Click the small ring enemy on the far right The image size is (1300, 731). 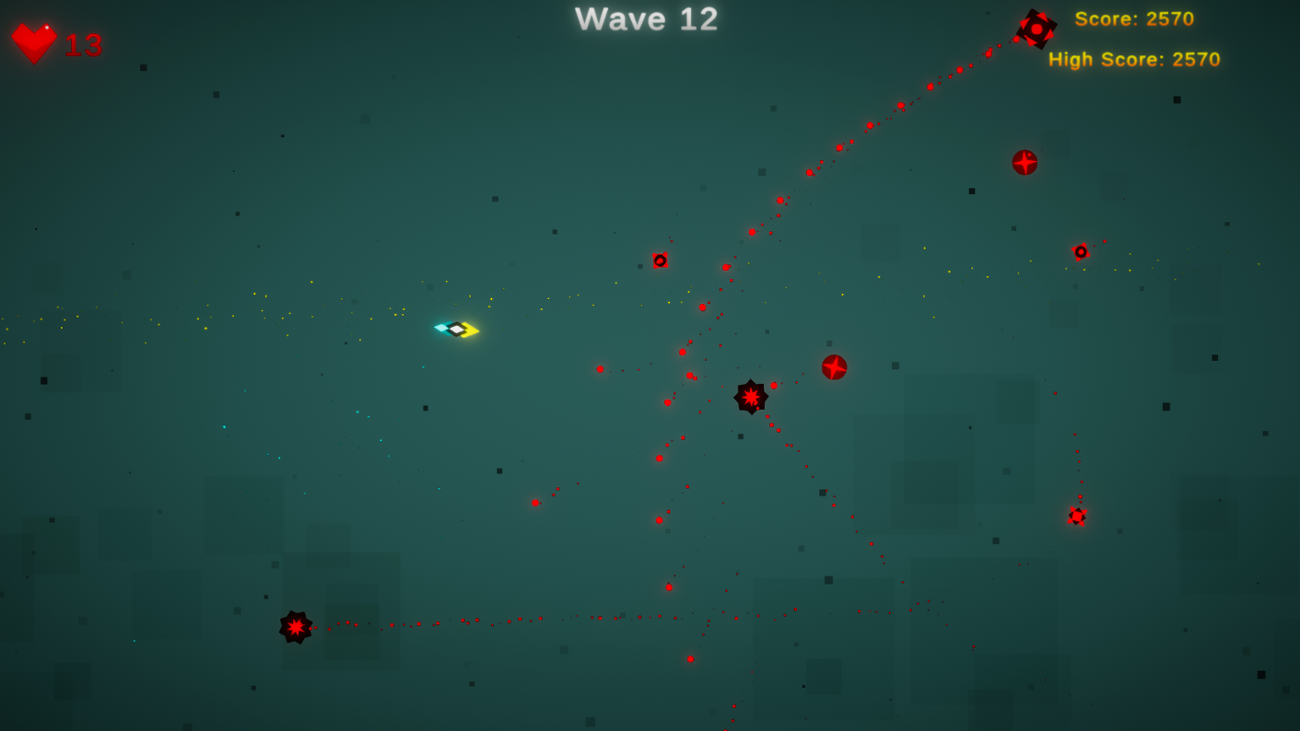coord(1081,252)
